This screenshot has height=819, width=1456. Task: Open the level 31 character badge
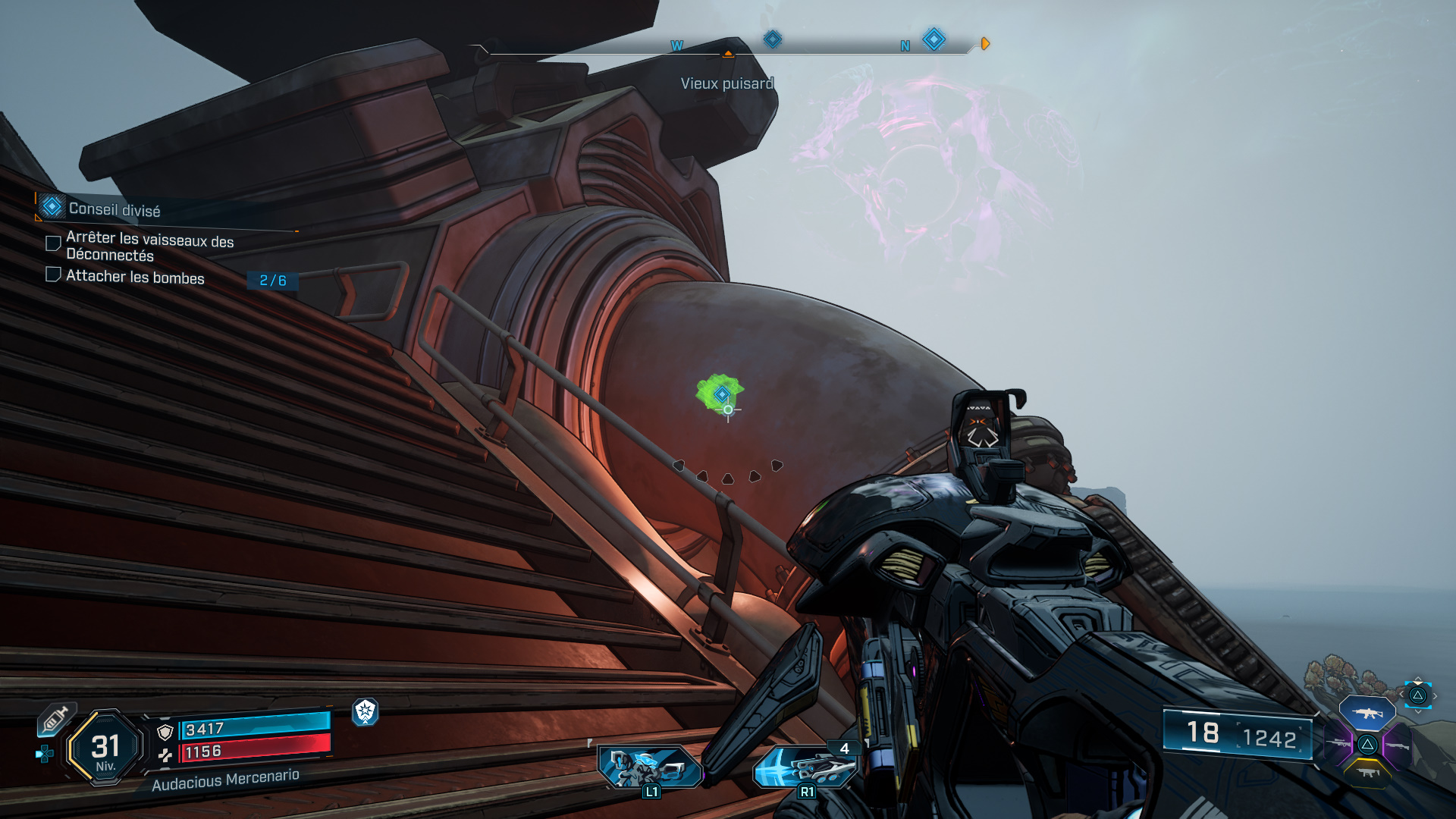(x=105, y=748)
